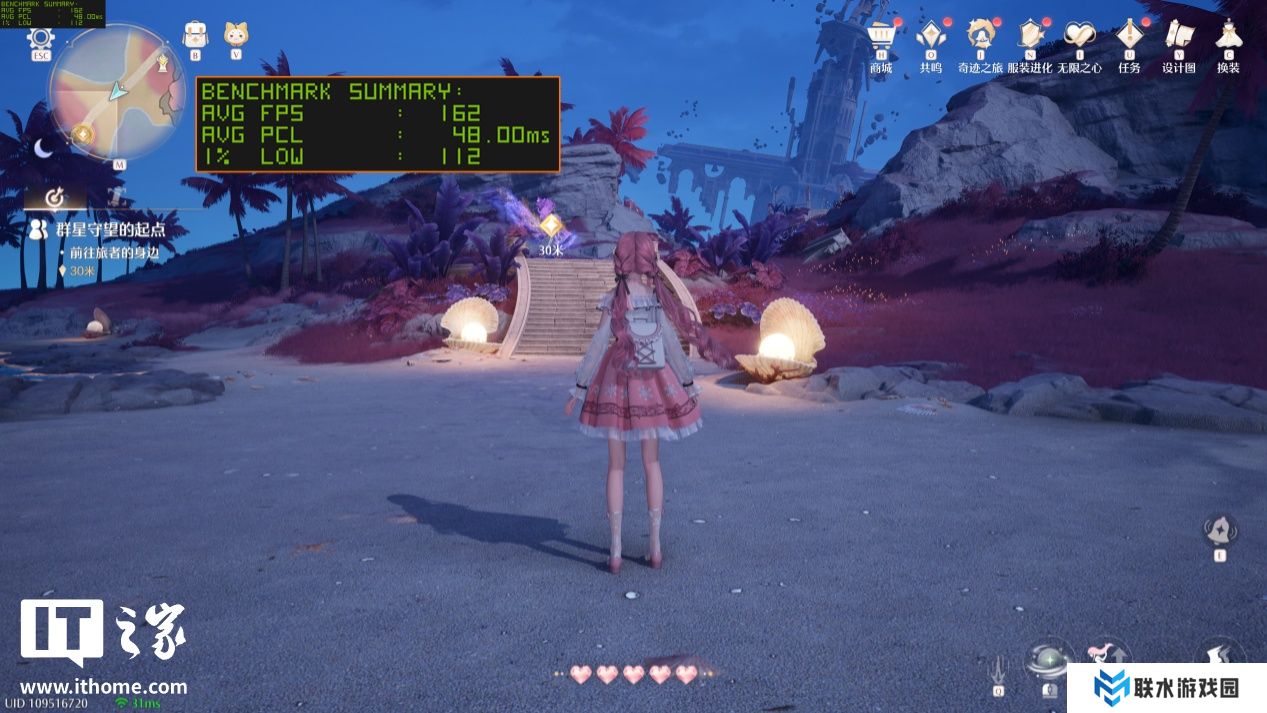
Task: Open the 设计图 sketches scroll
Action: point(1179,38)
